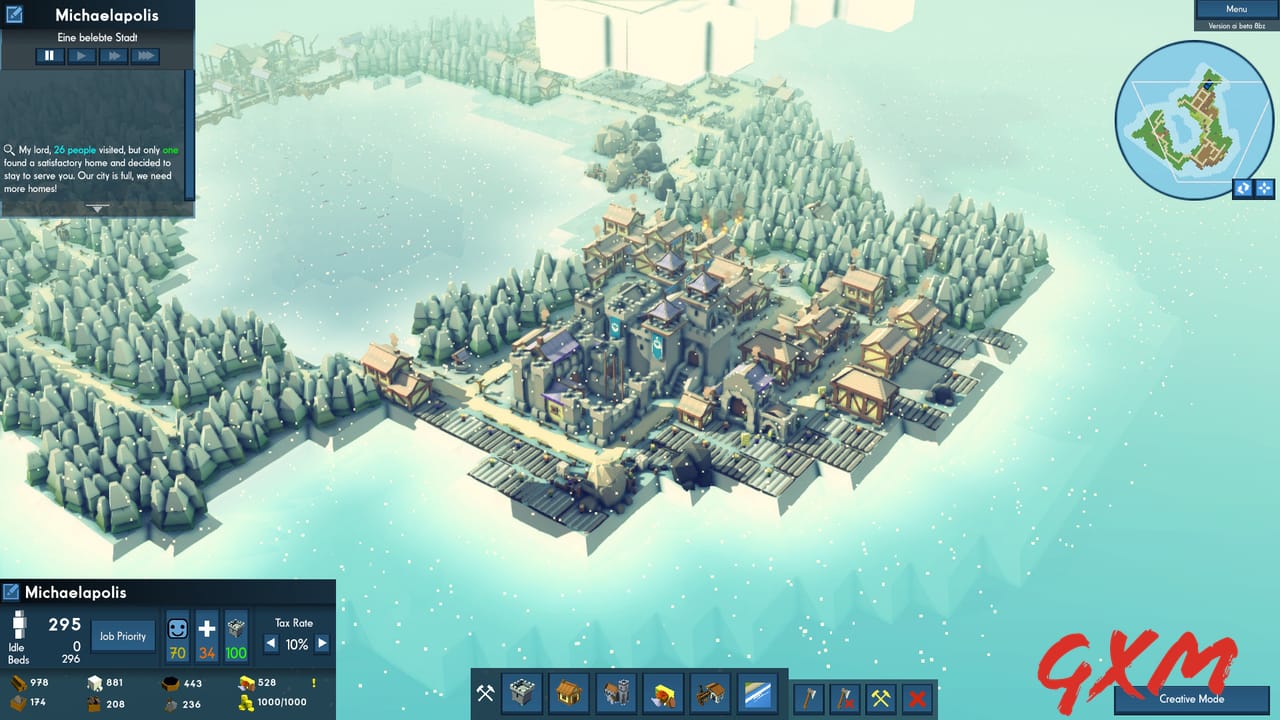
Task: Collapse the event message log
Action: tap(97, 208)
